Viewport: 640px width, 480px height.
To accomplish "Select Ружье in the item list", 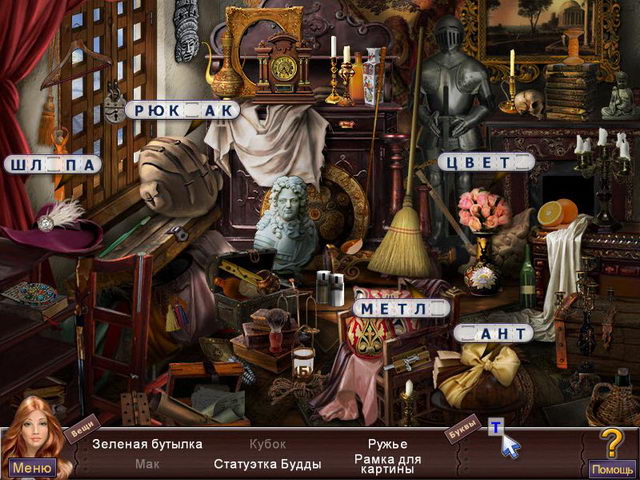I will [x=387, y=444].
